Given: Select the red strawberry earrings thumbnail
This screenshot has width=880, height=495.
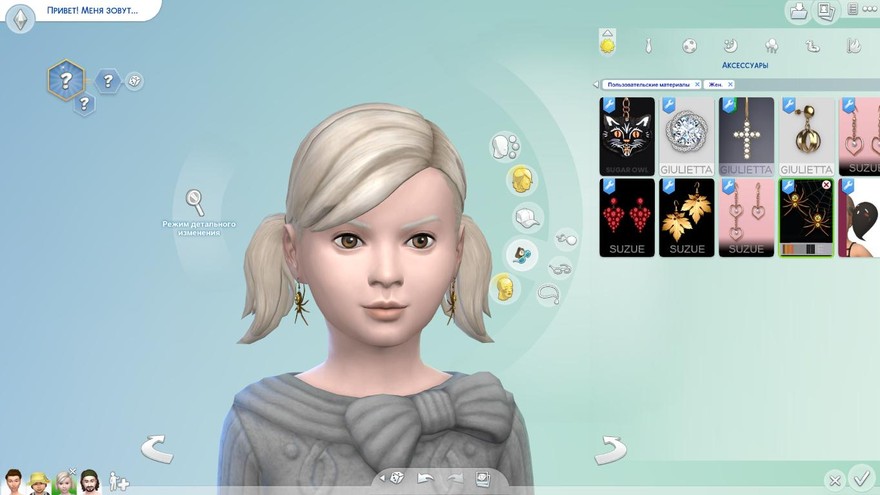Looking at the screenshot, I should [627, 217].
